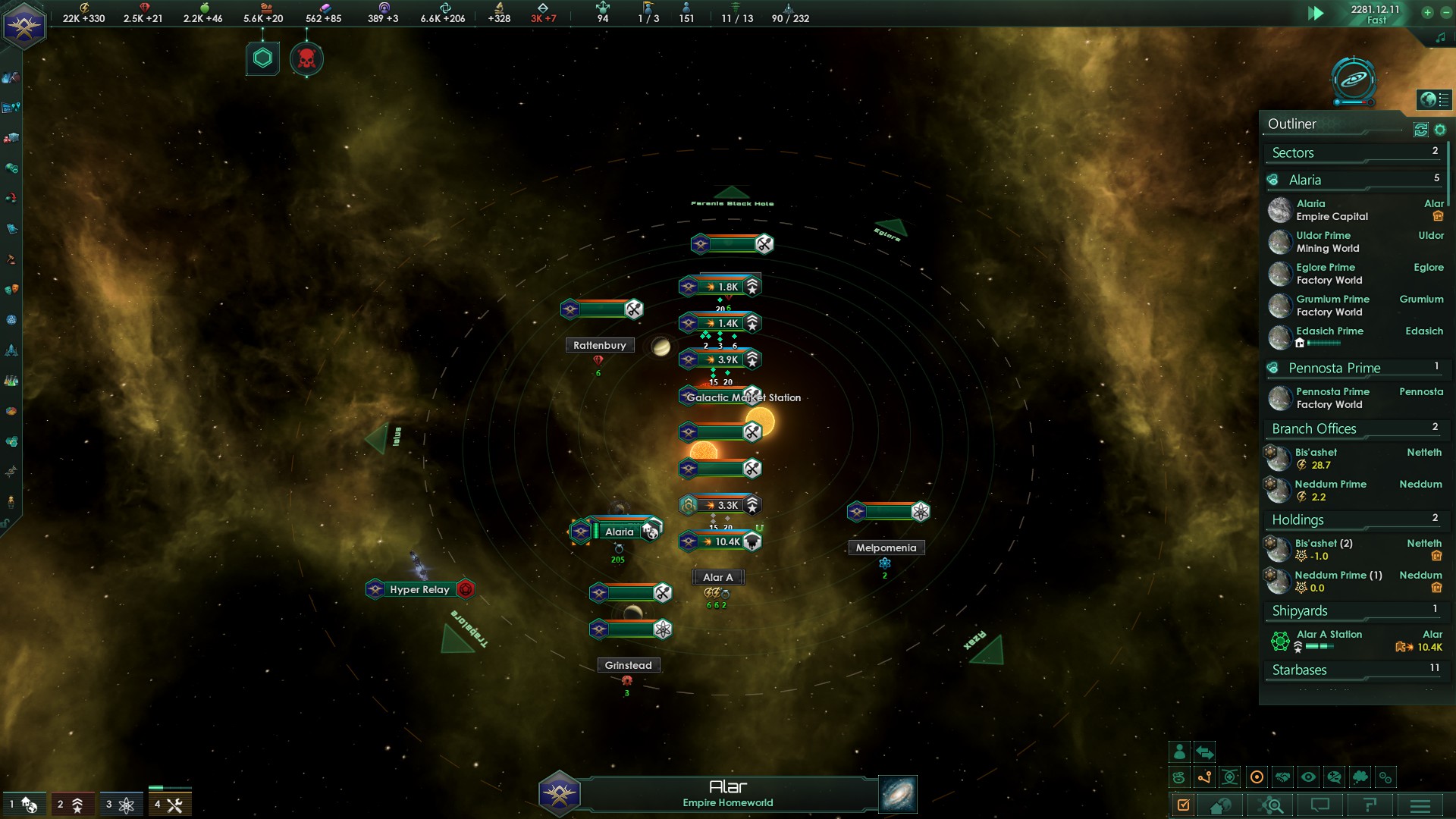Image resolution: width=1456 pixels, height=819 pixels.
Task: Expand the Starbases section in the Outliner
Action: [1356, 670]
